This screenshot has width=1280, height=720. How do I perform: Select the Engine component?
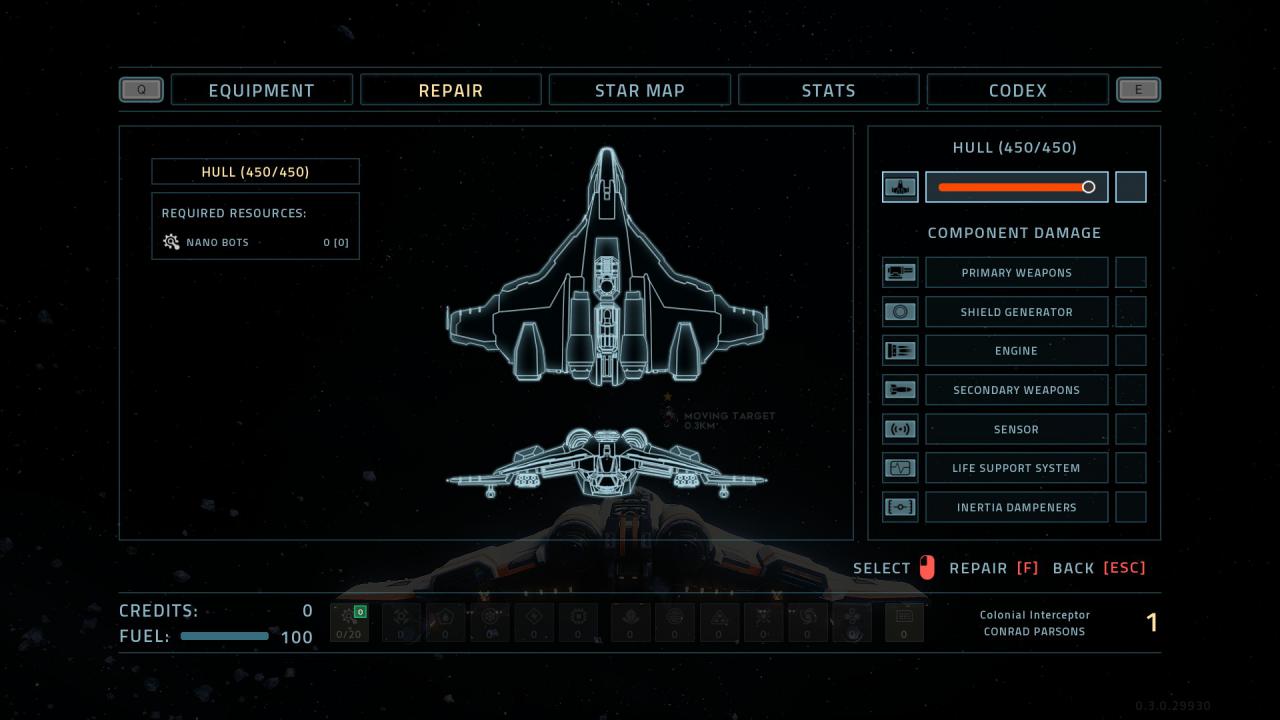coord(1016,351)
